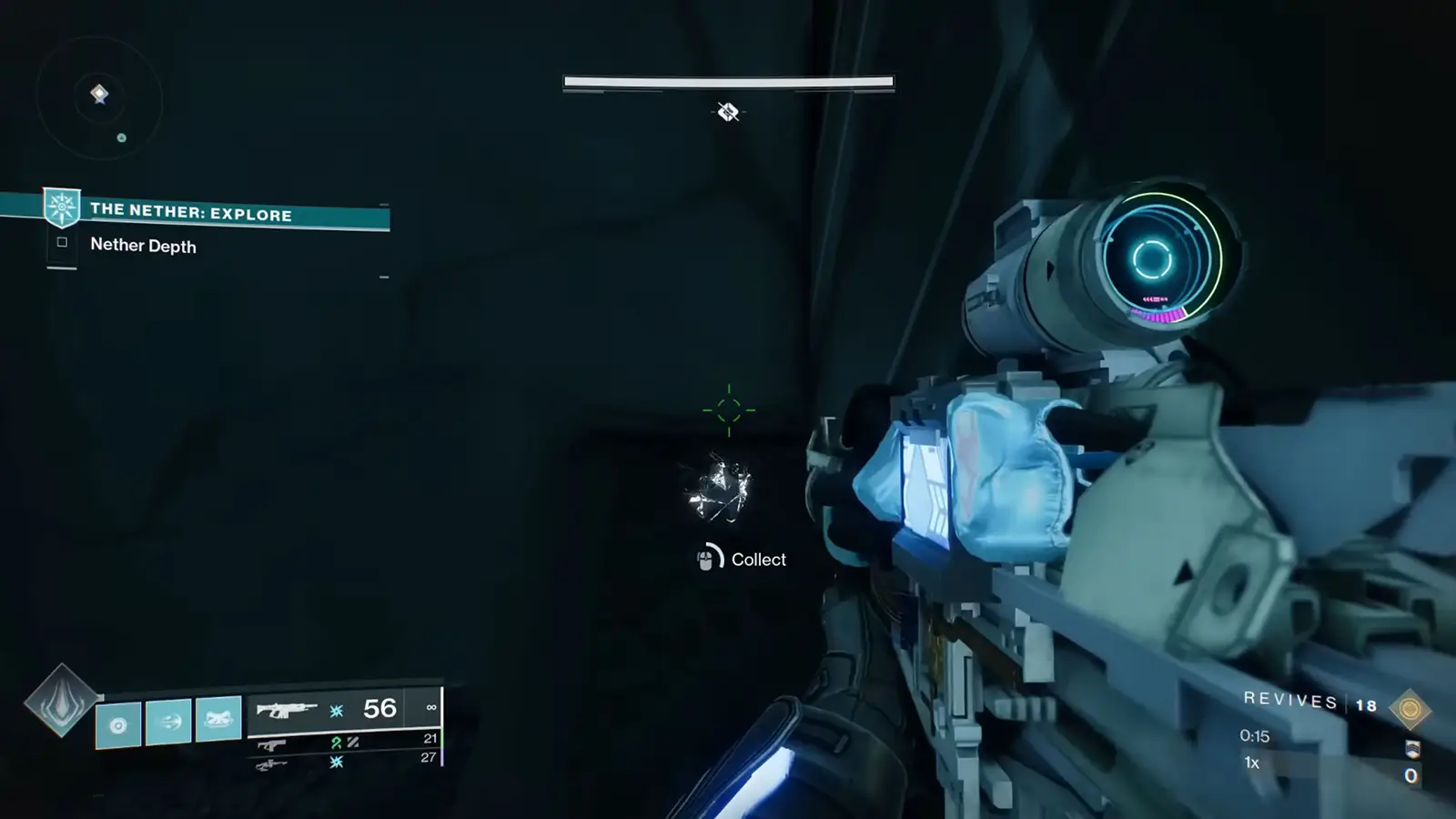Collapse the objective marker above the progress bar
This screenshot has width=1456, height=819.
point(728,110)
